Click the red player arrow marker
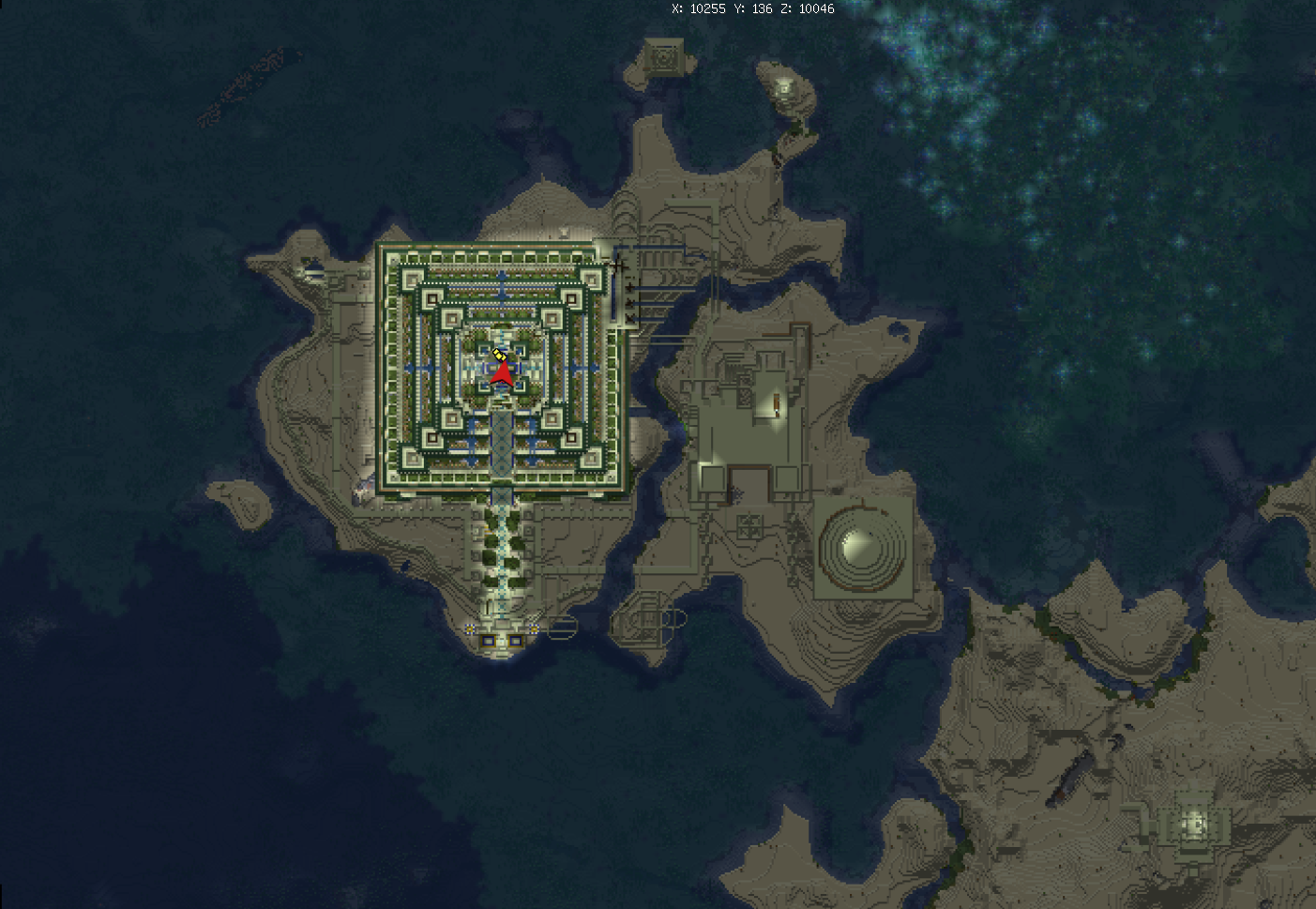The image size is (1316, 909). point(502,374)
